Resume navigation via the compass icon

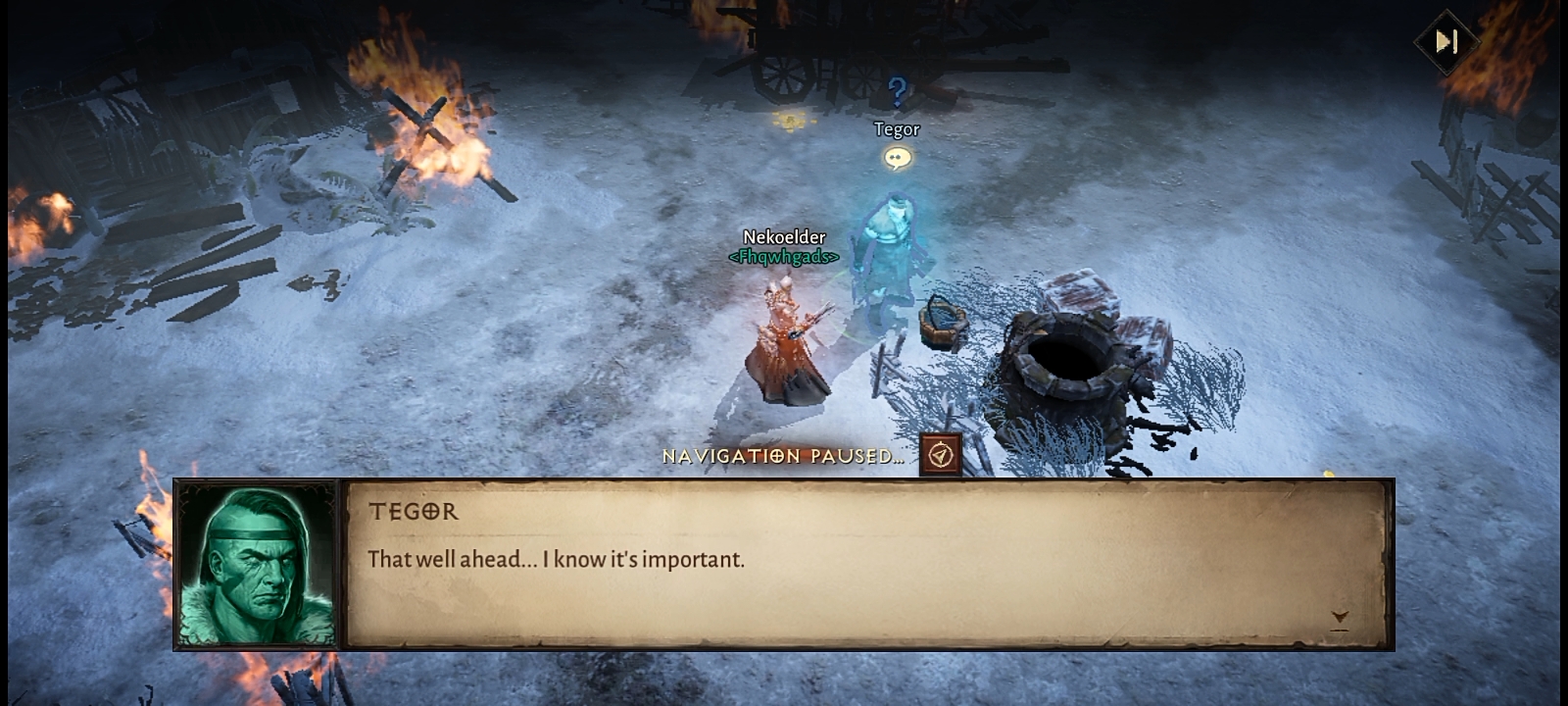coord(941,456)
